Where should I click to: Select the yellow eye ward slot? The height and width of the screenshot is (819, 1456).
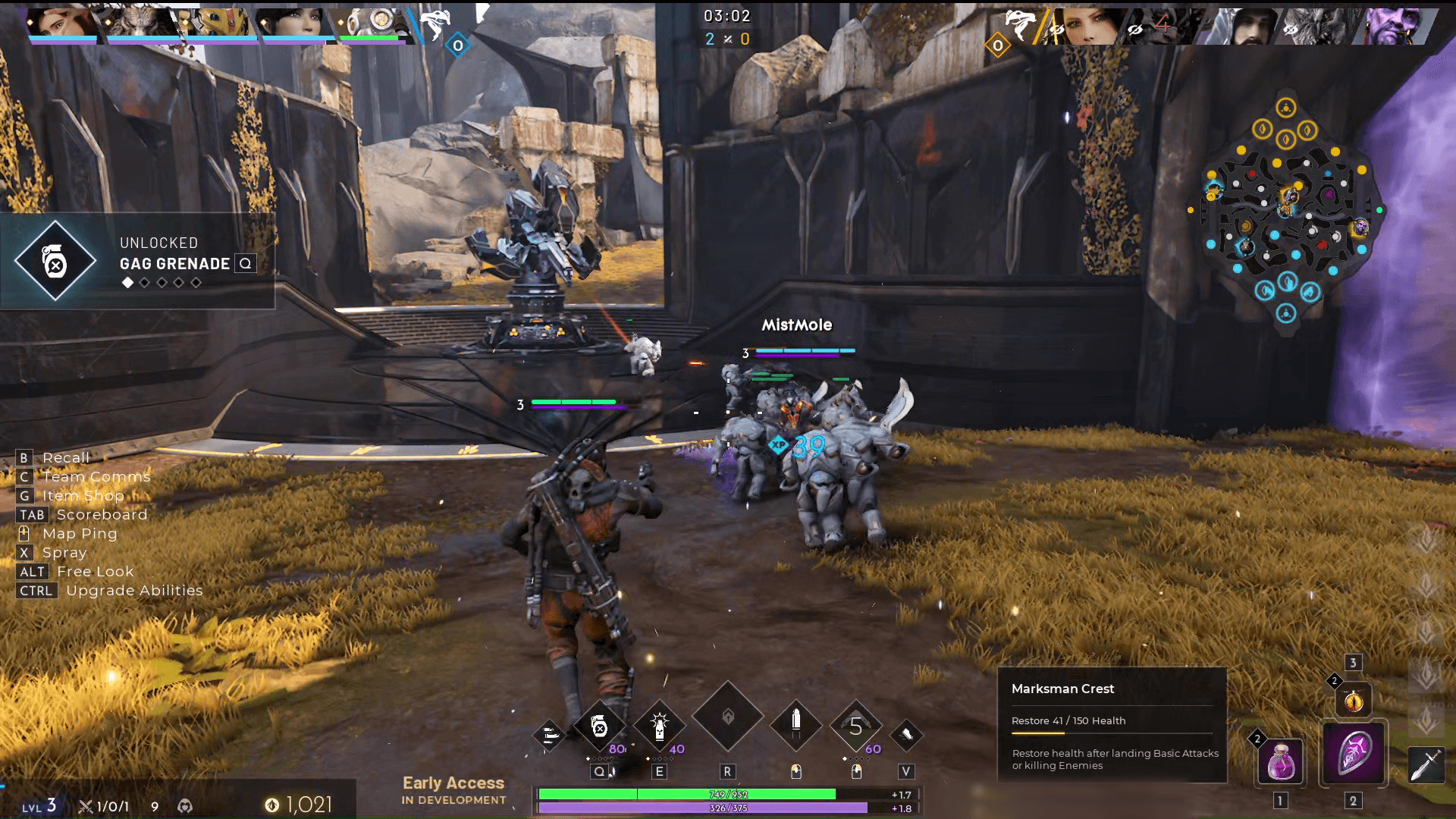1354,701
